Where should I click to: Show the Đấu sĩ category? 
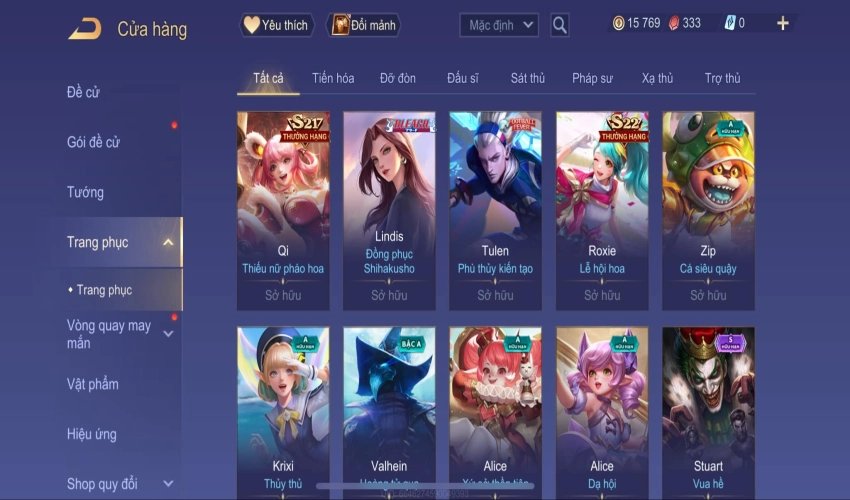(464, 78)
